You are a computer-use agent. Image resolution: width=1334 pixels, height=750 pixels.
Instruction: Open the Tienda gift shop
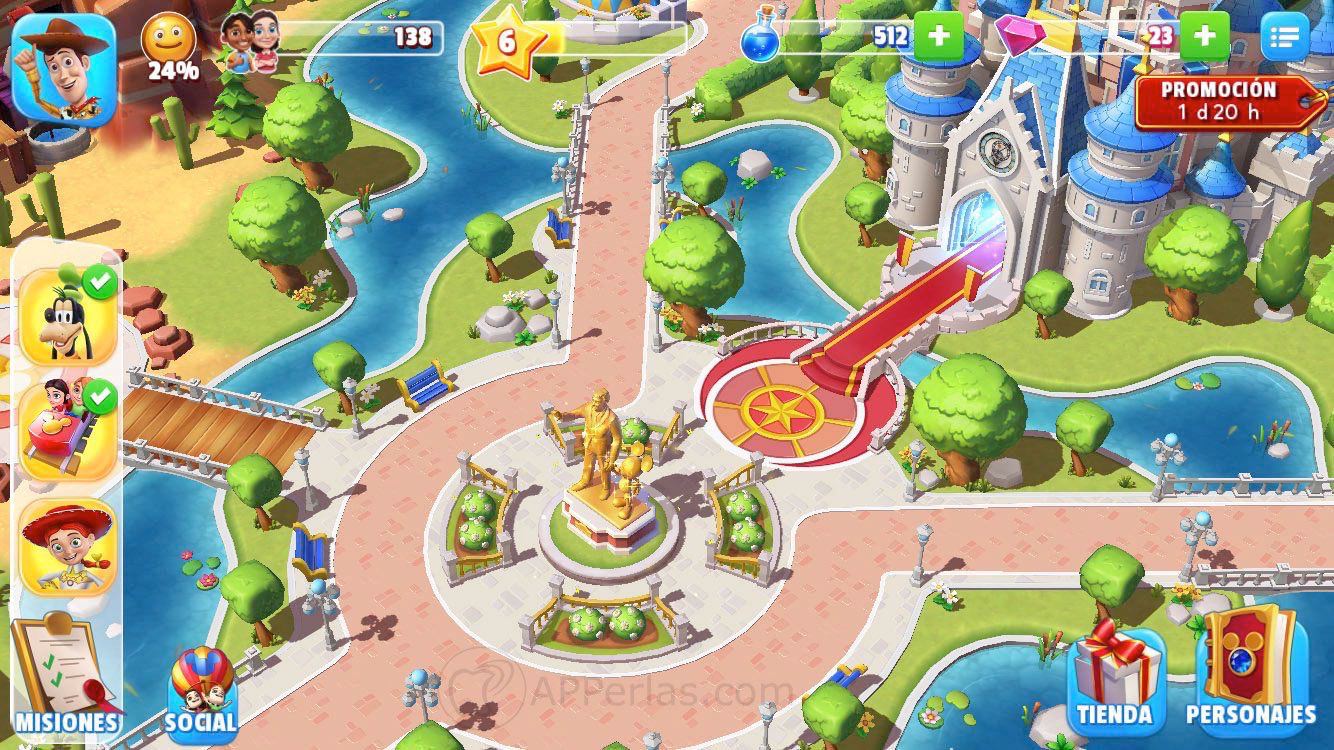point(1115,680)
